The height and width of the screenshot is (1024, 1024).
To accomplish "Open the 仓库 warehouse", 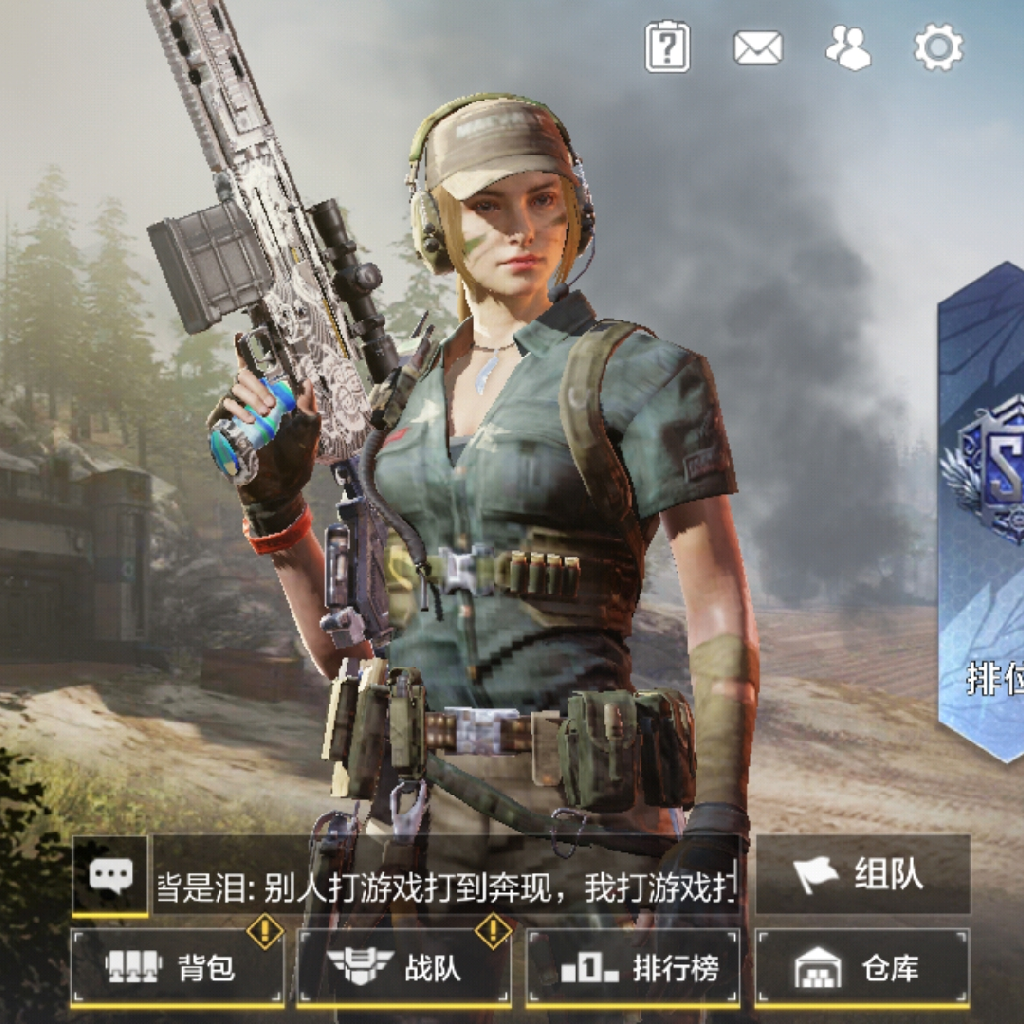I will click(862, 967).
